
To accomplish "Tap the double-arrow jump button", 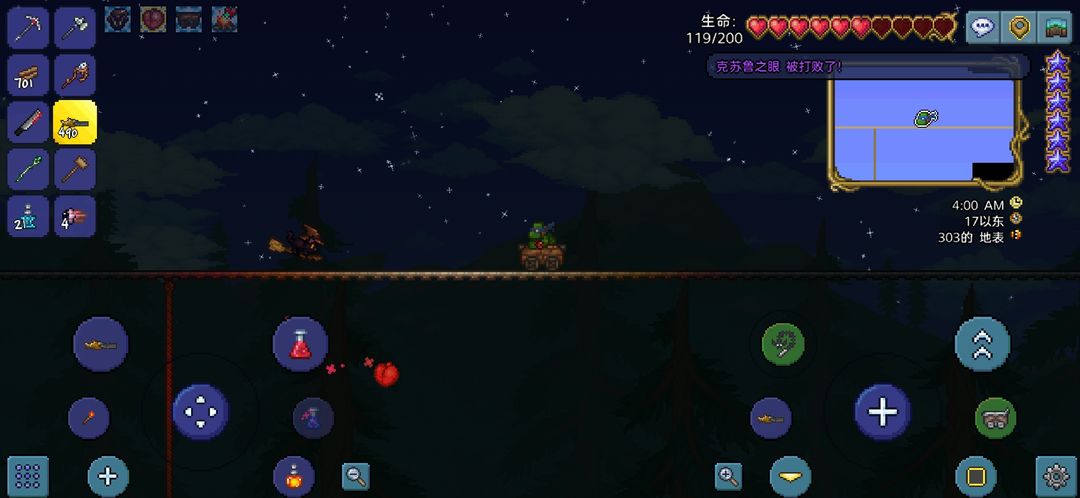I will click(982, 345).
